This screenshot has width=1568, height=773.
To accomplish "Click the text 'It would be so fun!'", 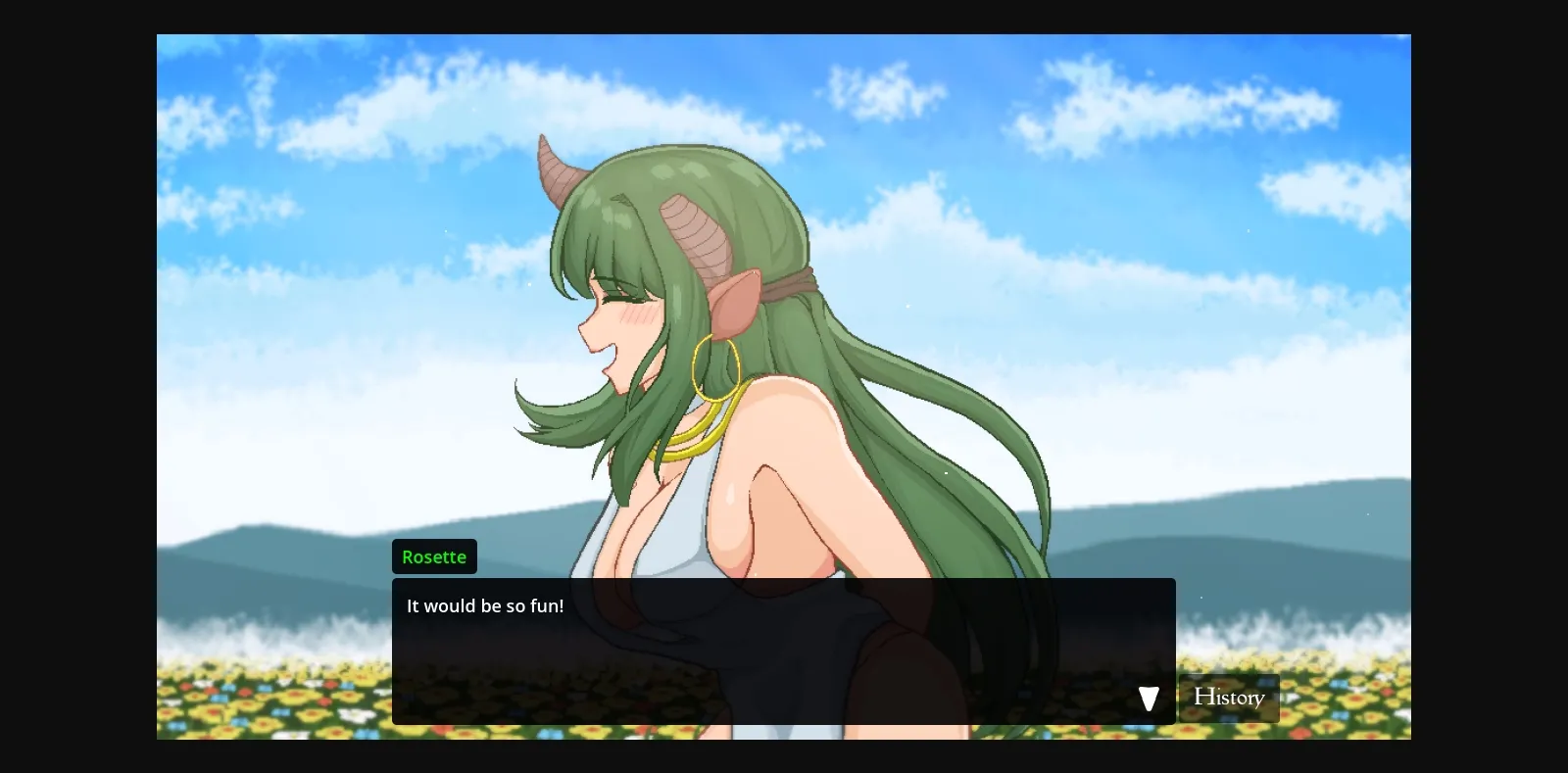I will 484,605.
